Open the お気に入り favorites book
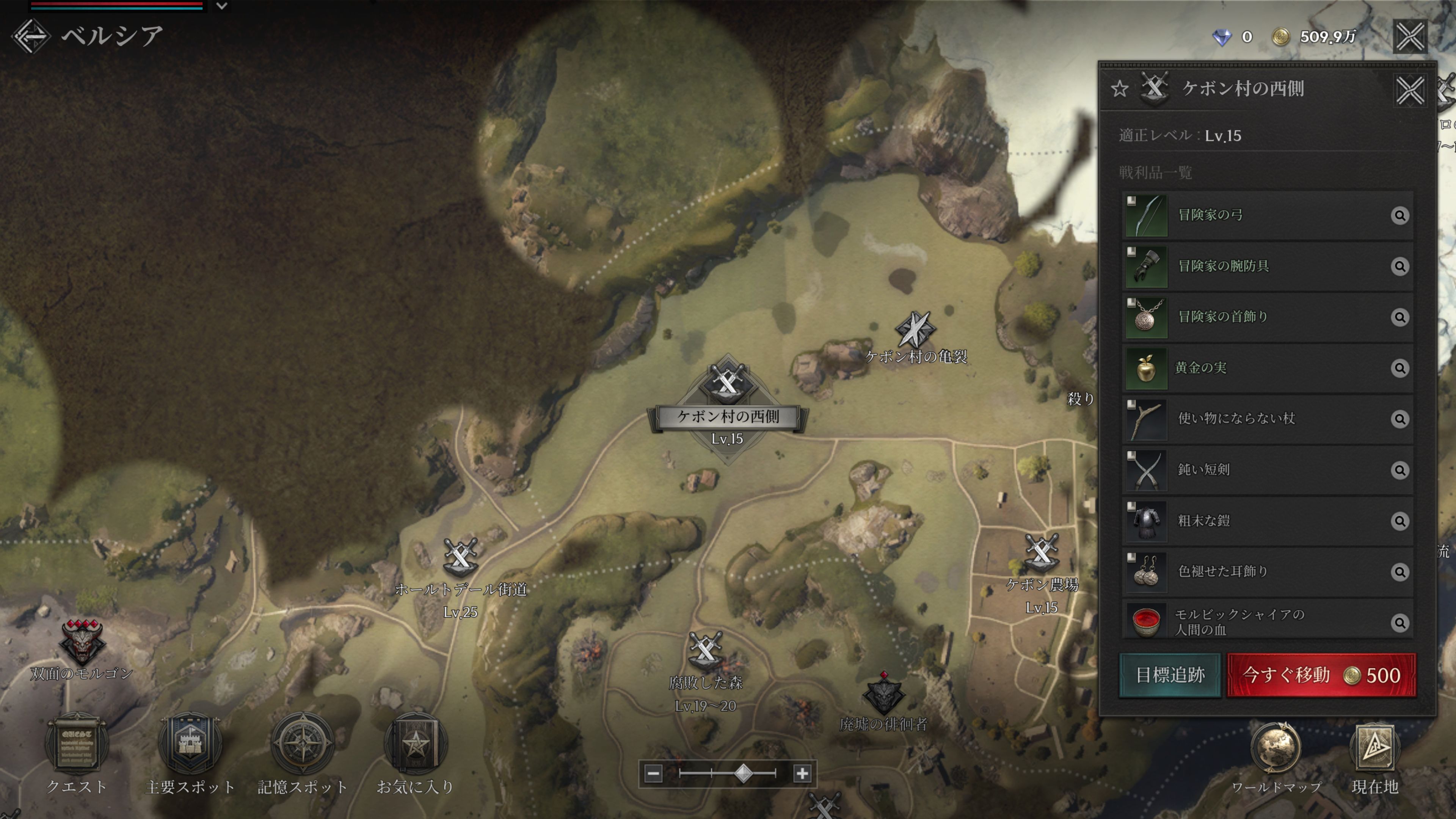 416,745
